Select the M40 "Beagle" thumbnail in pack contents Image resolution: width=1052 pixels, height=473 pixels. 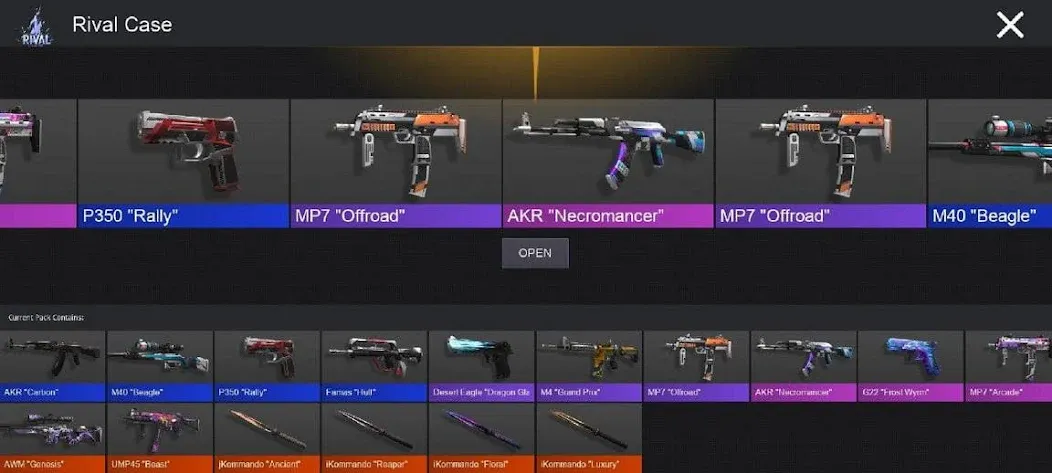160,364
